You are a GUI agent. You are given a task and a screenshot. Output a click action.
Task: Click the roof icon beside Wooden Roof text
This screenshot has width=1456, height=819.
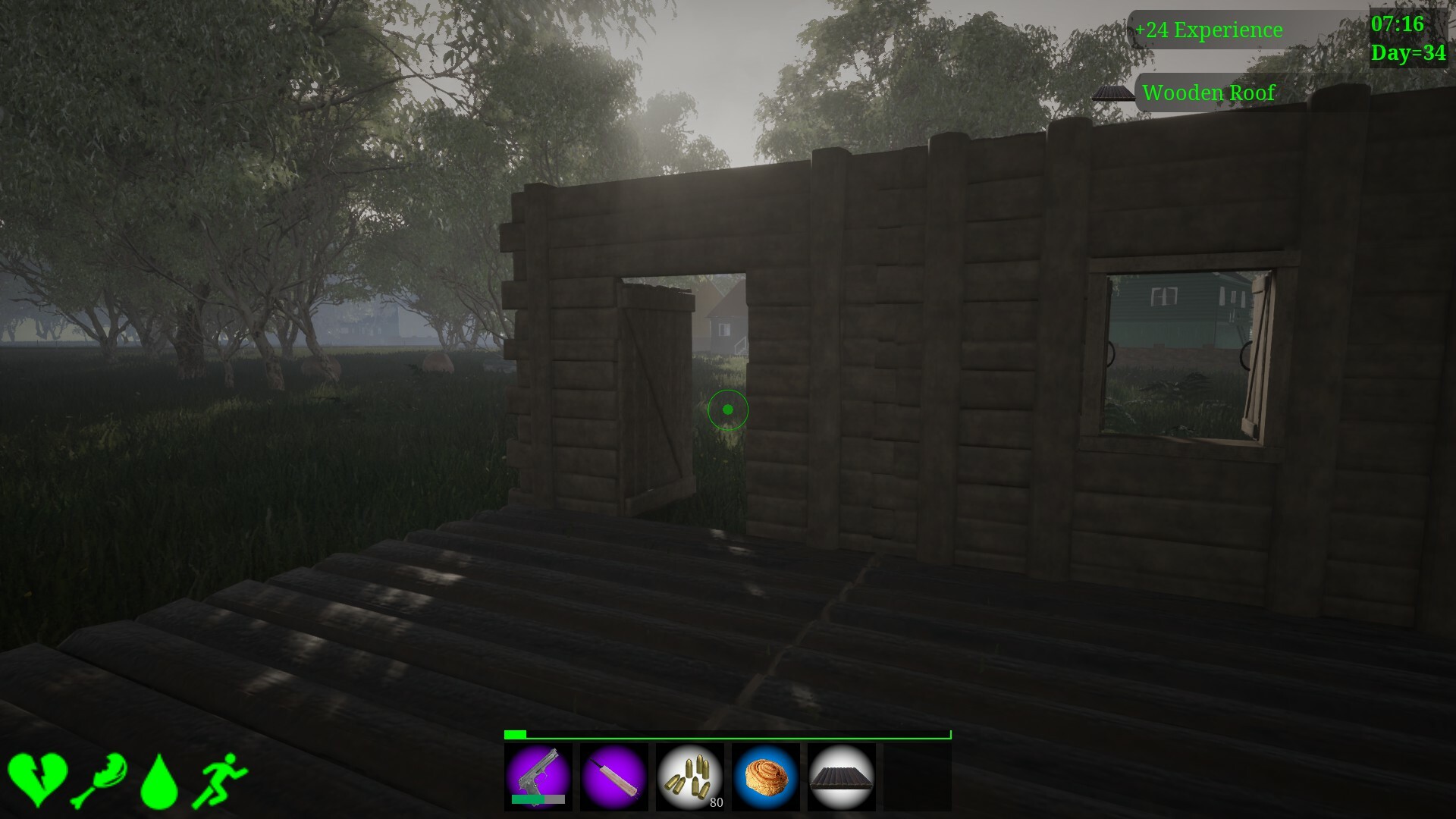(1112, 94)
